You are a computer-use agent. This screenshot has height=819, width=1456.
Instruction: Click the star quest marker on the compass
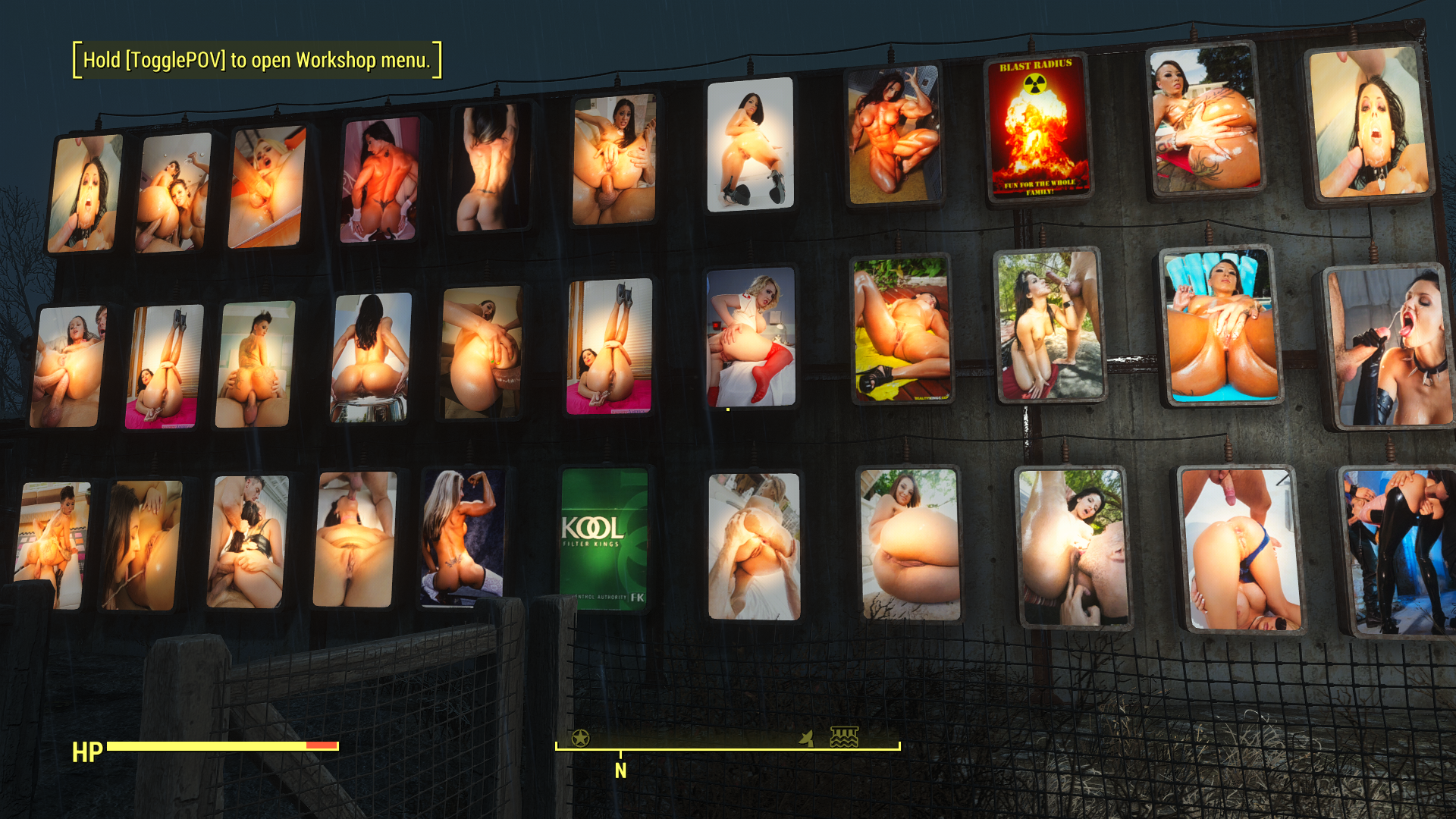point(580,737)
